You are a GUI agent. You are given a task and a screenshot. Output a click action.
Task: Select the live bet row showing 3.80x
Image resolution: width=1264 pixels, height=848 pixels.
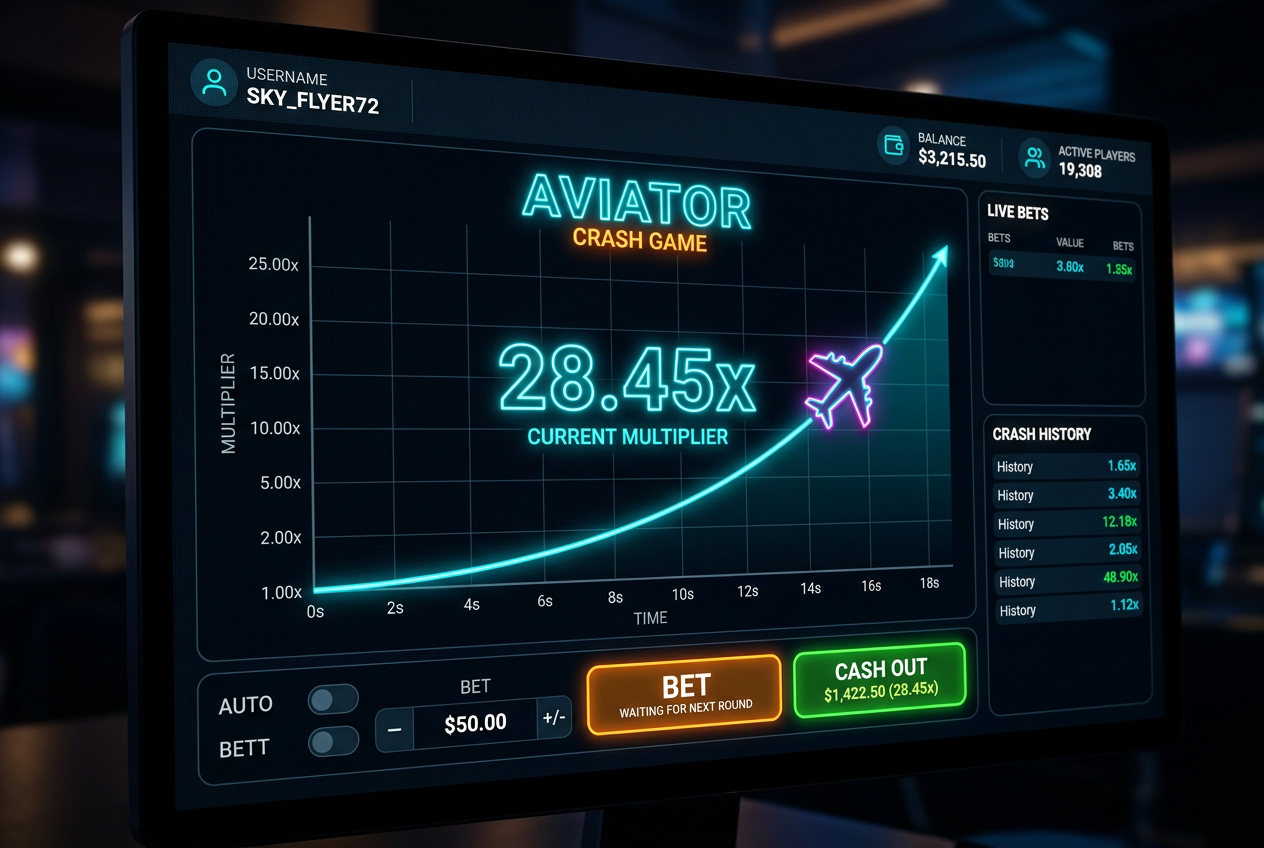click(1062, 266)
